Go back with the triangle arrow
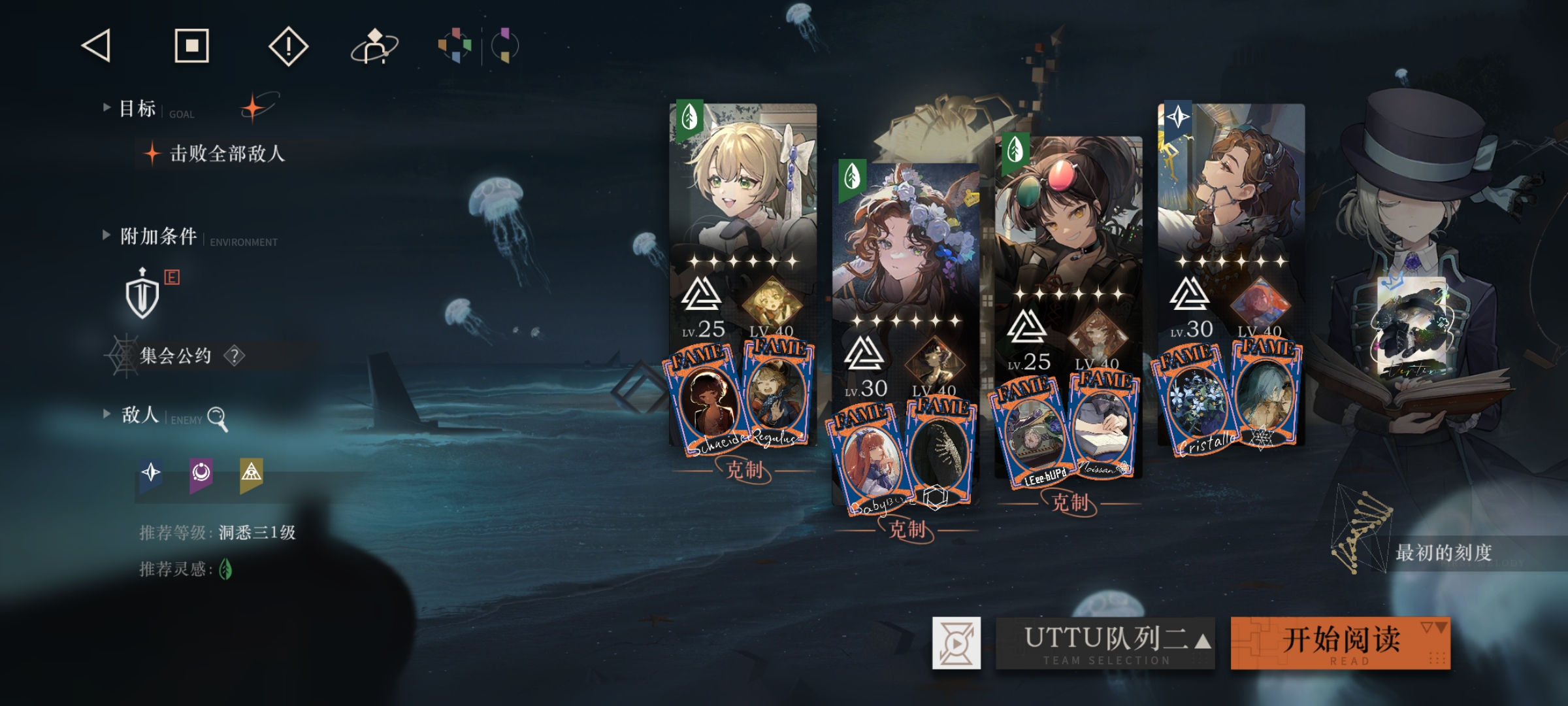The height and width of the screenshot is (706, 1568). pos(97,46)
